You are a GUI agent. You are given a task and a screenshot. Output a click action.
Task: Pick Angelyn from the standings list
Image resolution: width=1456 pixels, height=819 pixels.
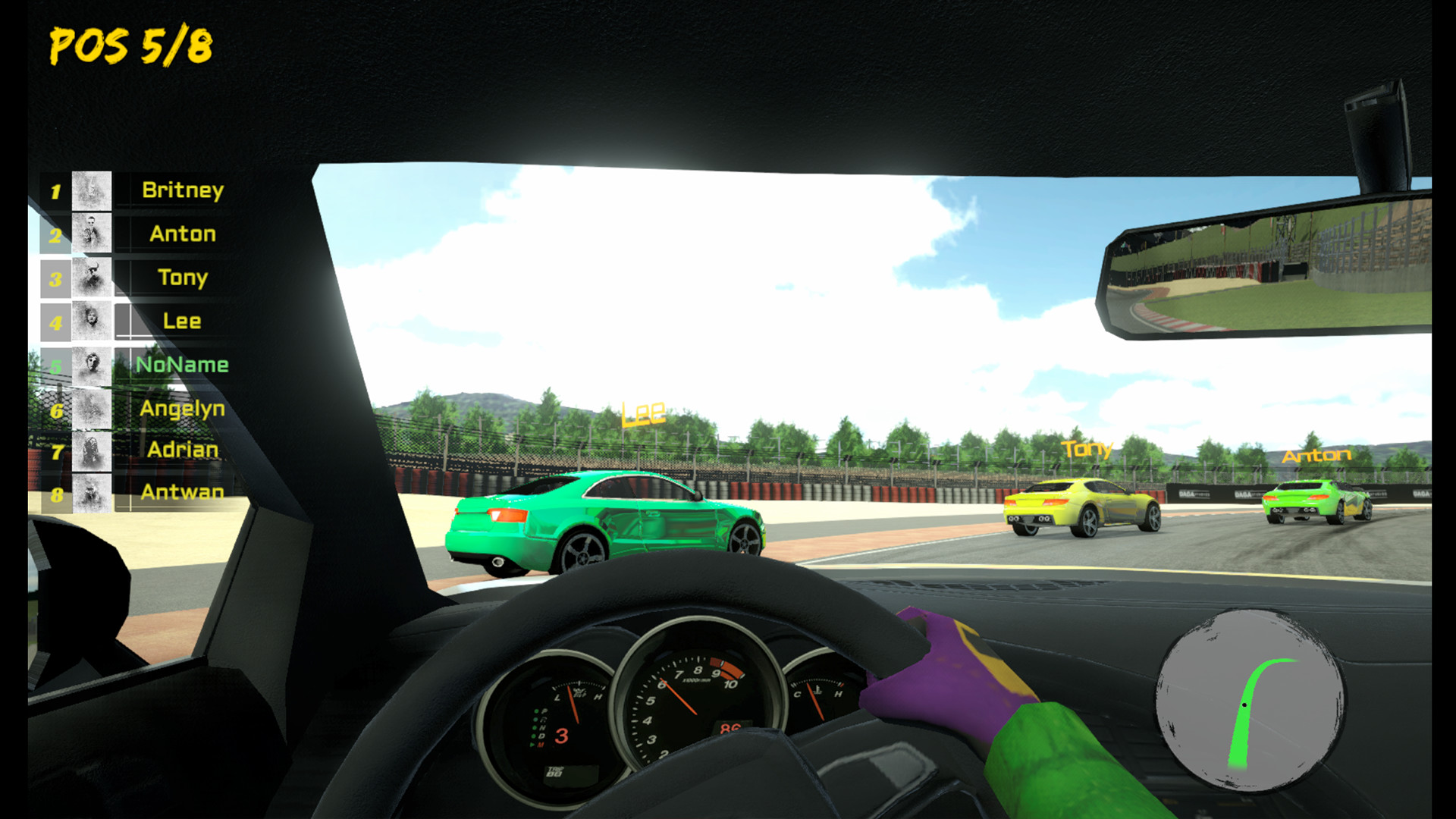tap(182, 409)
